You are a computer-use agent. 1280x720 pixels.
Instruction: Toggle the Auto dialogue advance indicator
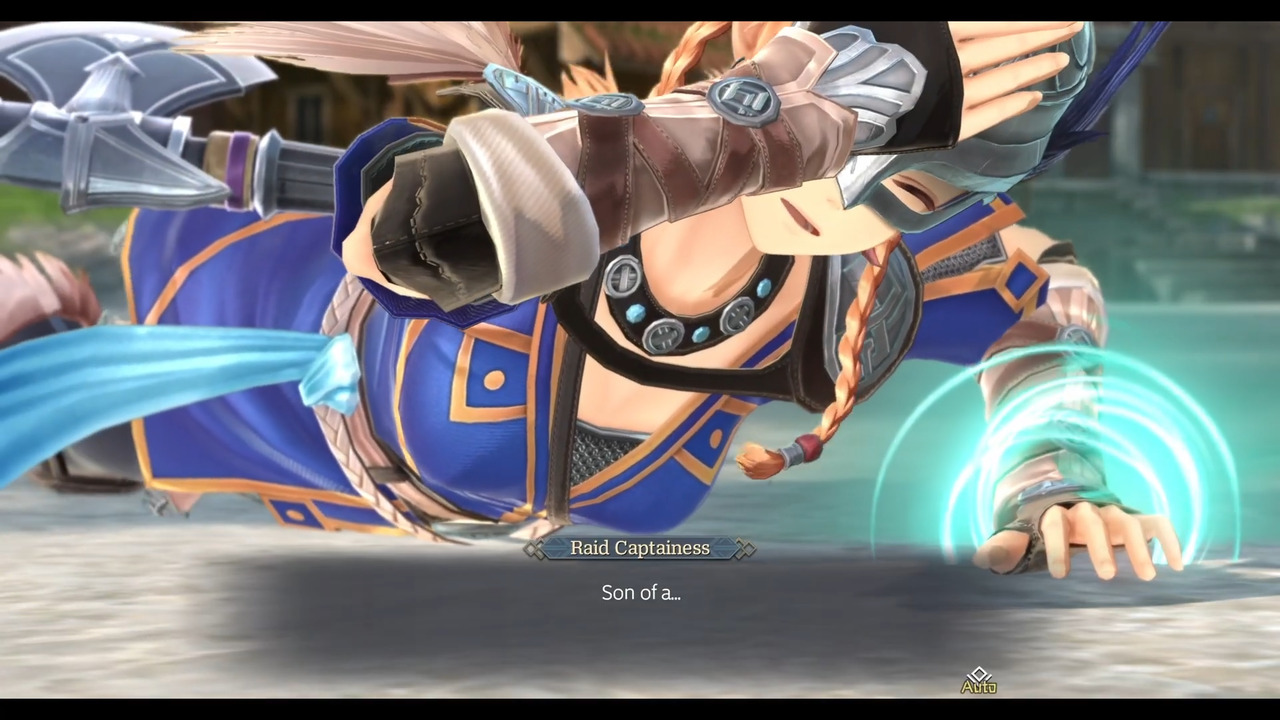(x=978, y=682)
